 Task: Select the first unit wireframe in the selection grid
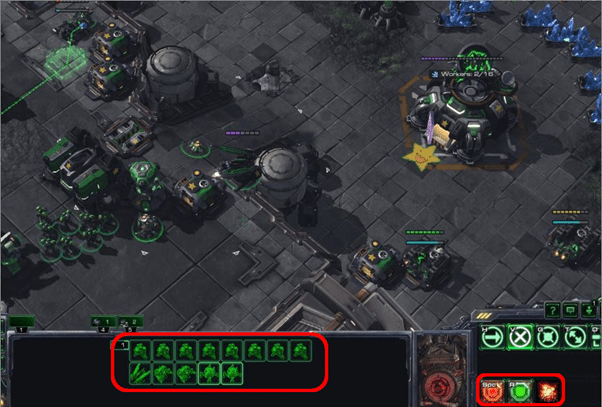click(x=139, y=351)
